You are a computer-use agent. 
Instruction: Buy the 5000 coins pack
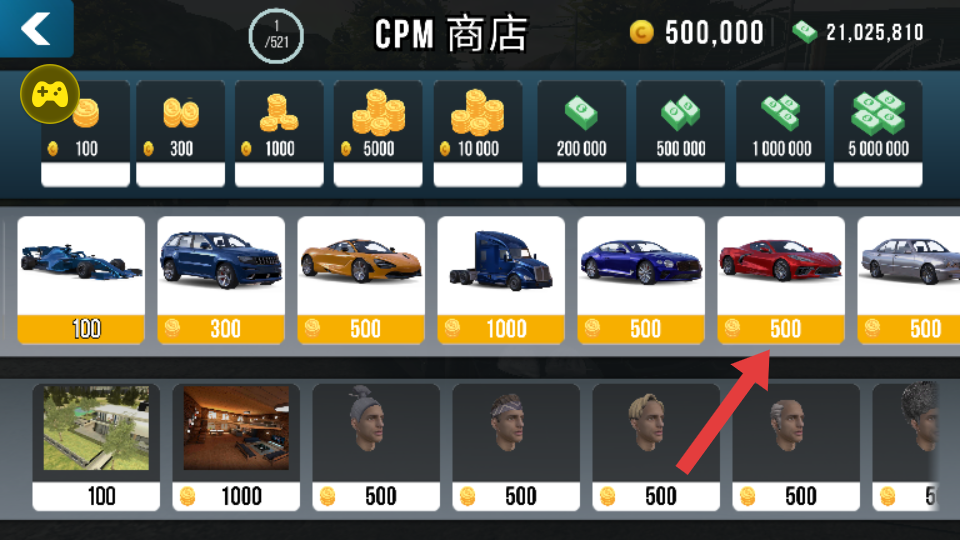(378, 133)
